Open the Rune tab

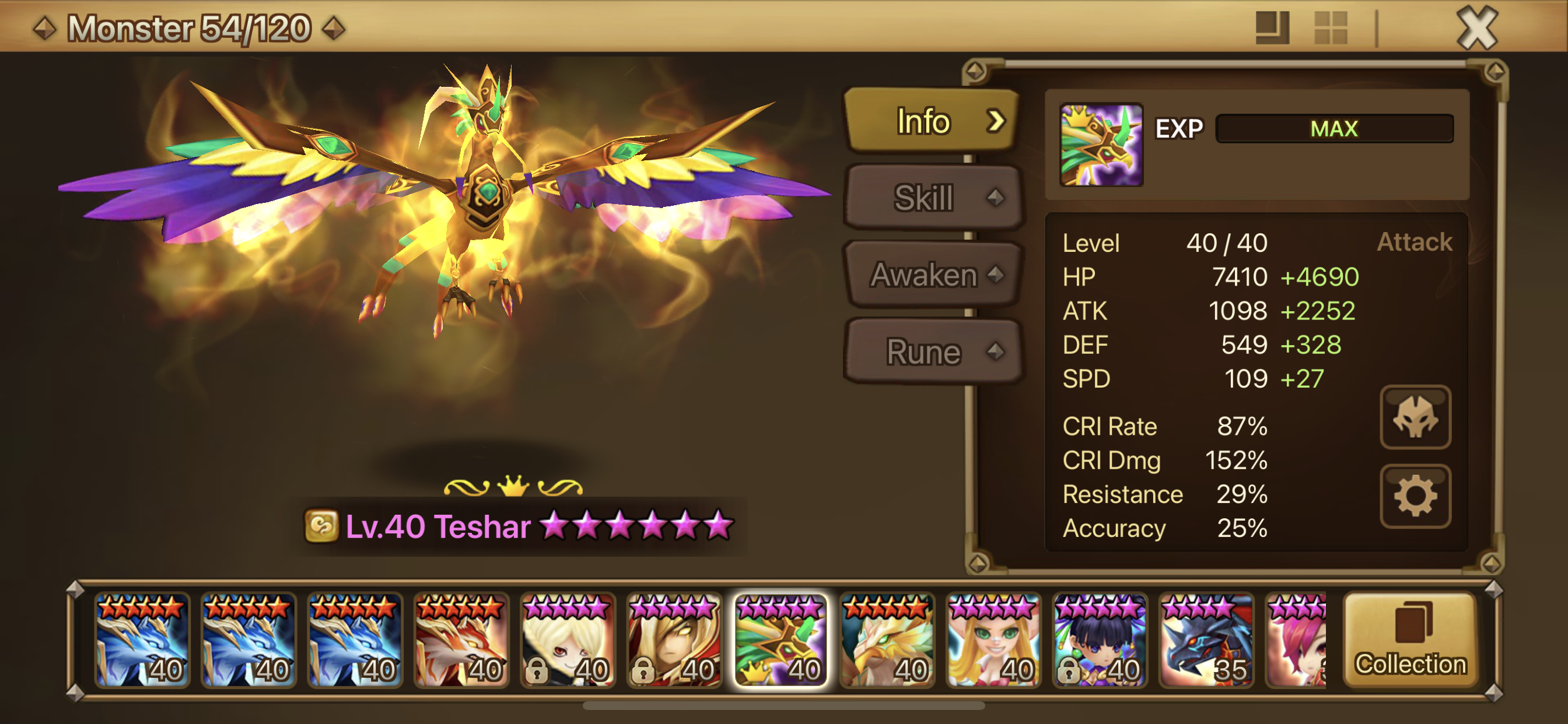click(x=932, y=352)
